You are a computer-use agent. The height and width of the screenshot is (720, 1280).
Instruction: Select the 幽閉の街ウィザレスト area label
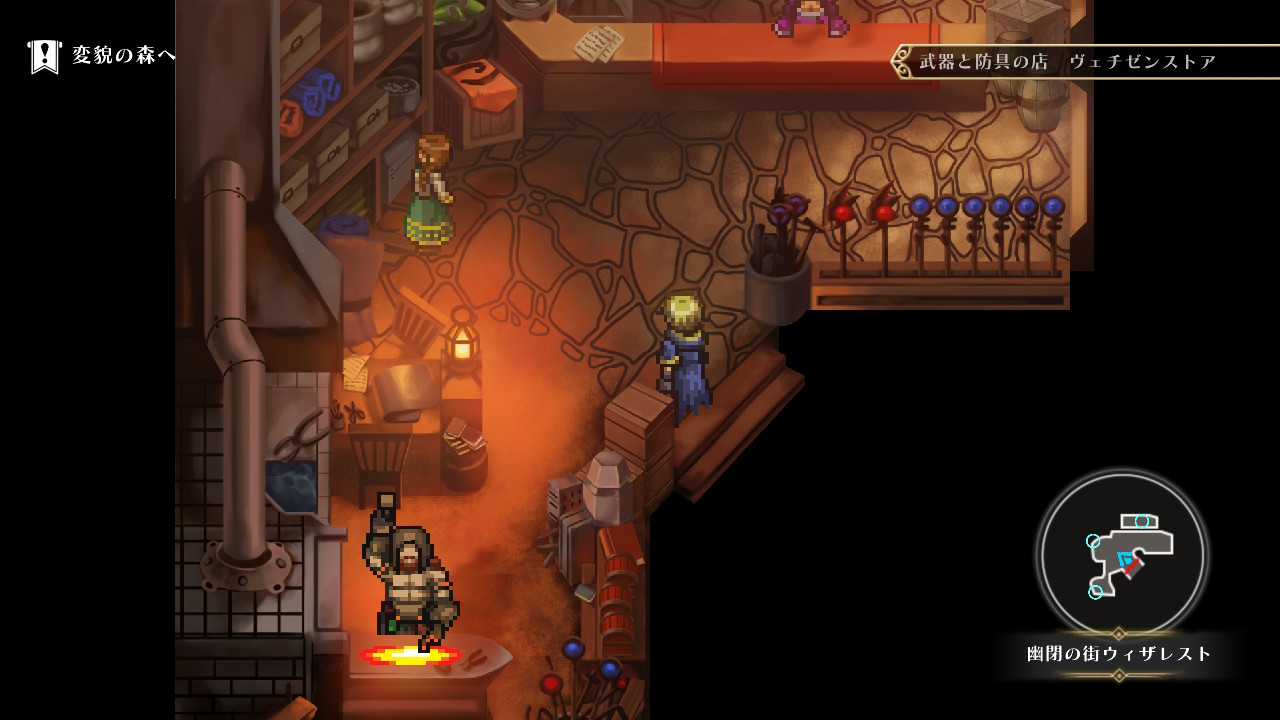1119,654
